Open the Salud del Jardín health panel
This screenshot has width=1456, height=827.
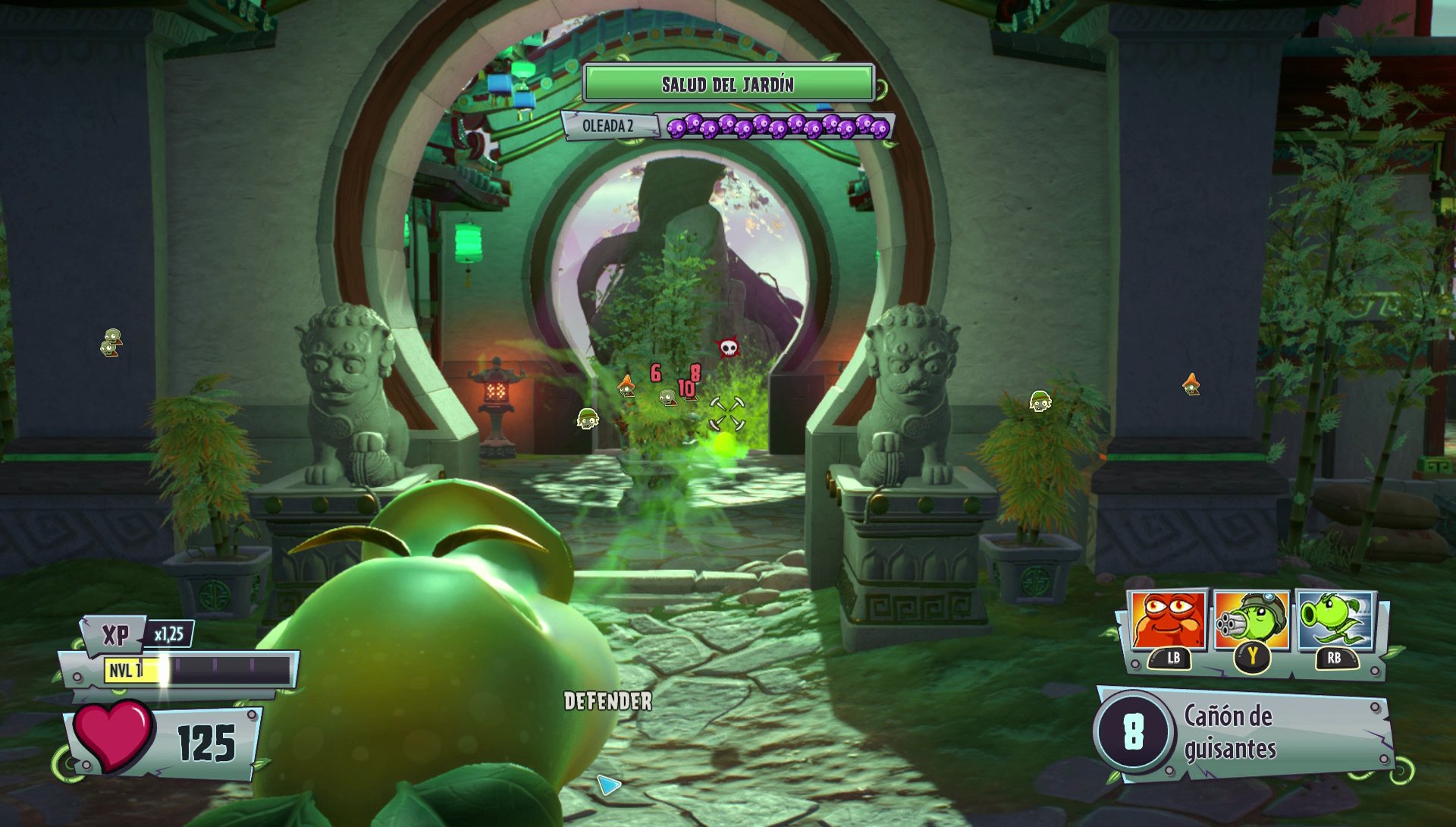click(x=730, y=83)
